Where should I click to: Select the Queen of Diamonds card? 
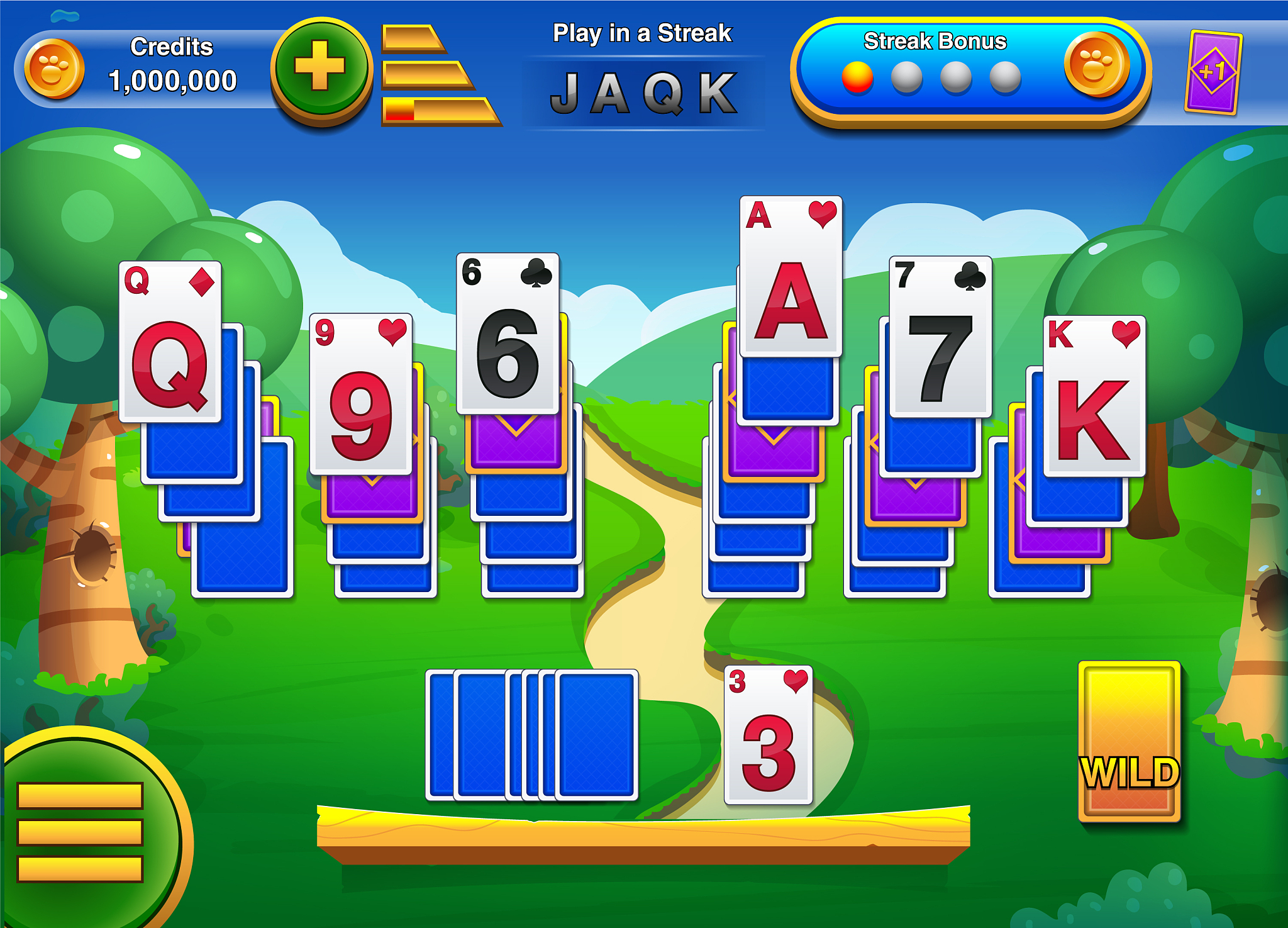point(170,342)
